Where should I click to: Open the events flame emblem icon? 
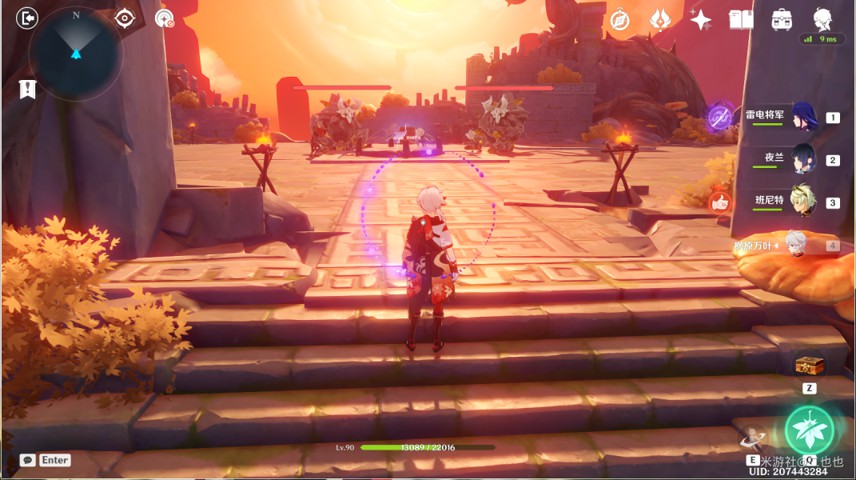click(660, 20)
